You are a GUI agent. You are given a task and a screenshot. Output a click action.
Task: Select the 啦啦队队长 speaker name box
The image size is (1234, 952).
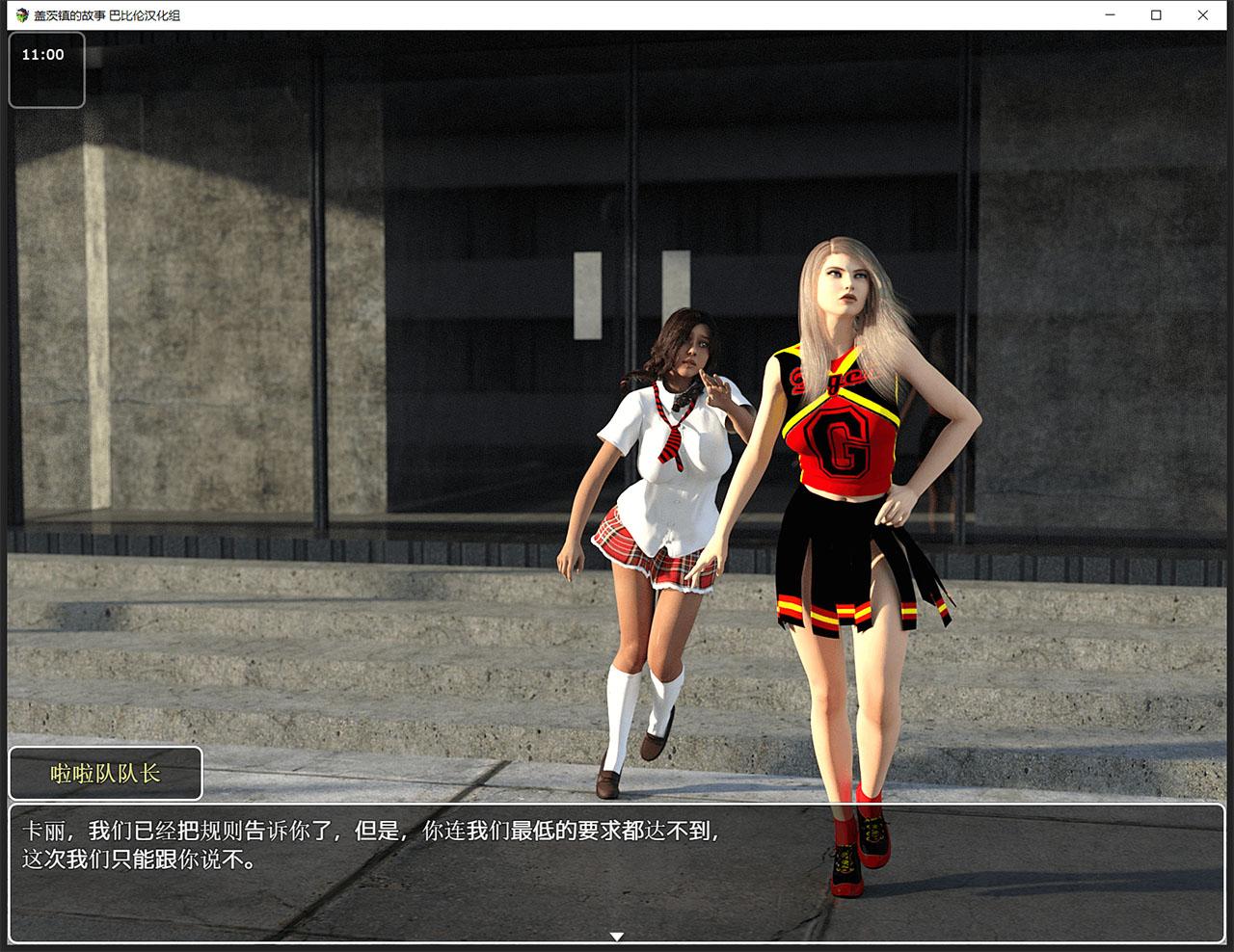point(106,772)
